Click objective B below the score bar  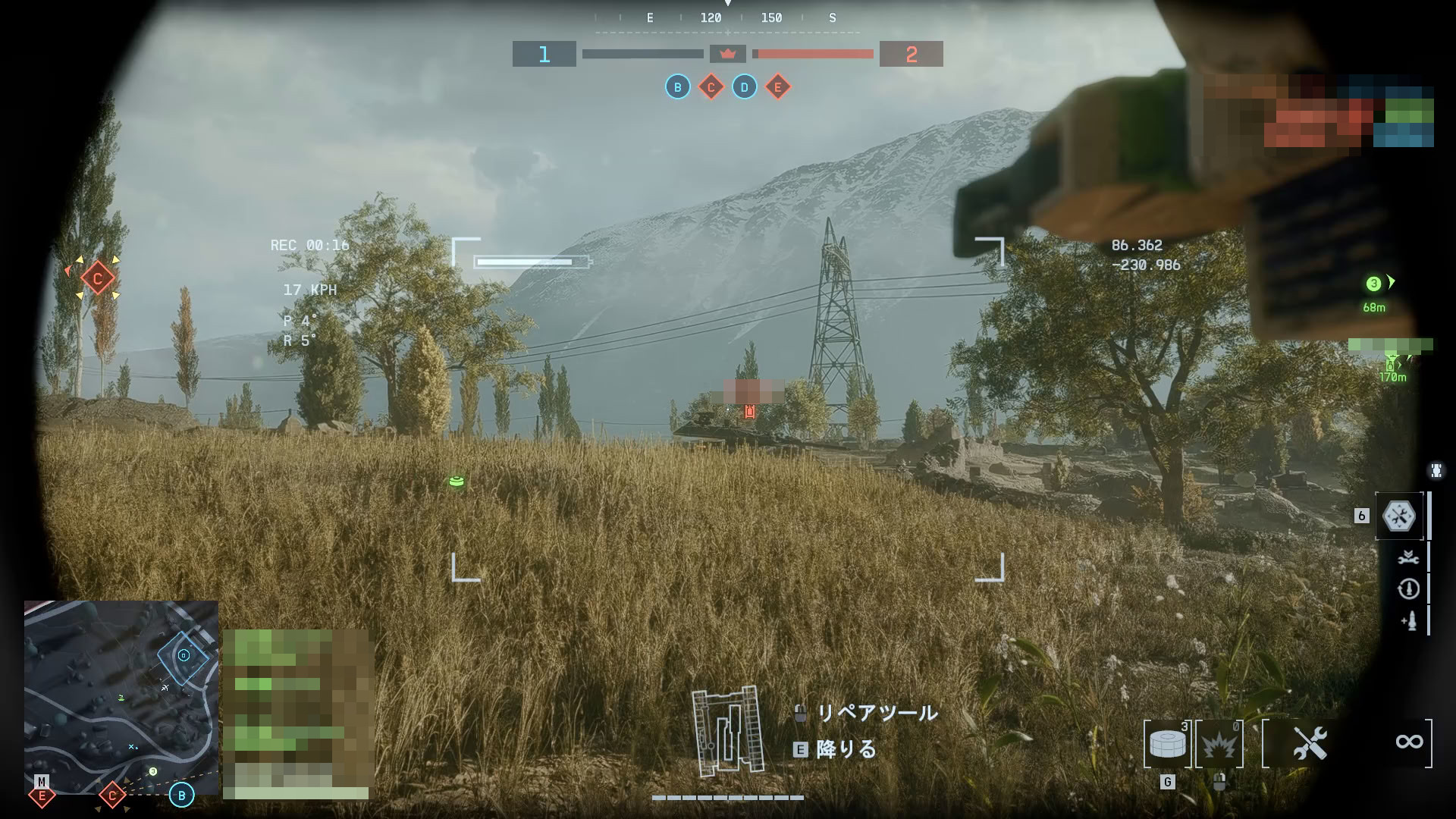coord(677,87)
